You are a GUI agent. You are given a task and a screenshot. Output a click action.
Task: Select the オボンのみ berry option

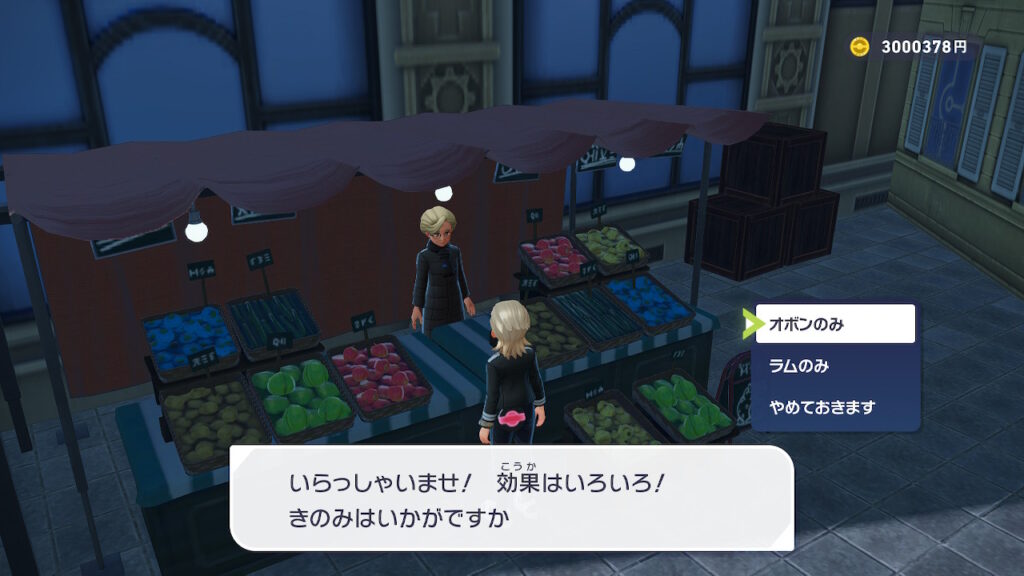coord(835,324)
